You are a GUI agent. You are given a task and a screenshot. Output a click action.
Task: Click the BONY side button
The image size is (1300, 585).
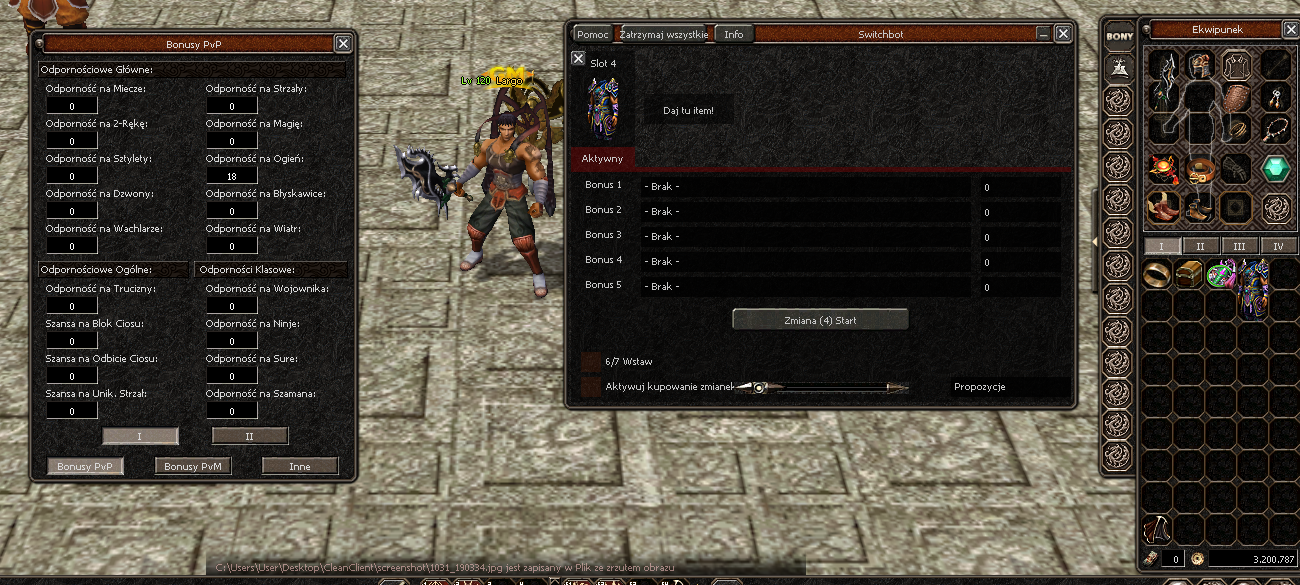tap(1119, 36)
